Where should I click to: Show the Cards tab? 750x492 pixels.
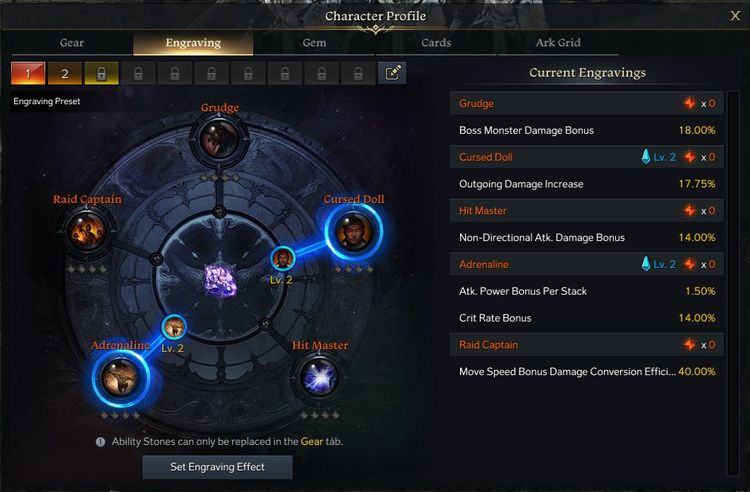coord(436,43)
